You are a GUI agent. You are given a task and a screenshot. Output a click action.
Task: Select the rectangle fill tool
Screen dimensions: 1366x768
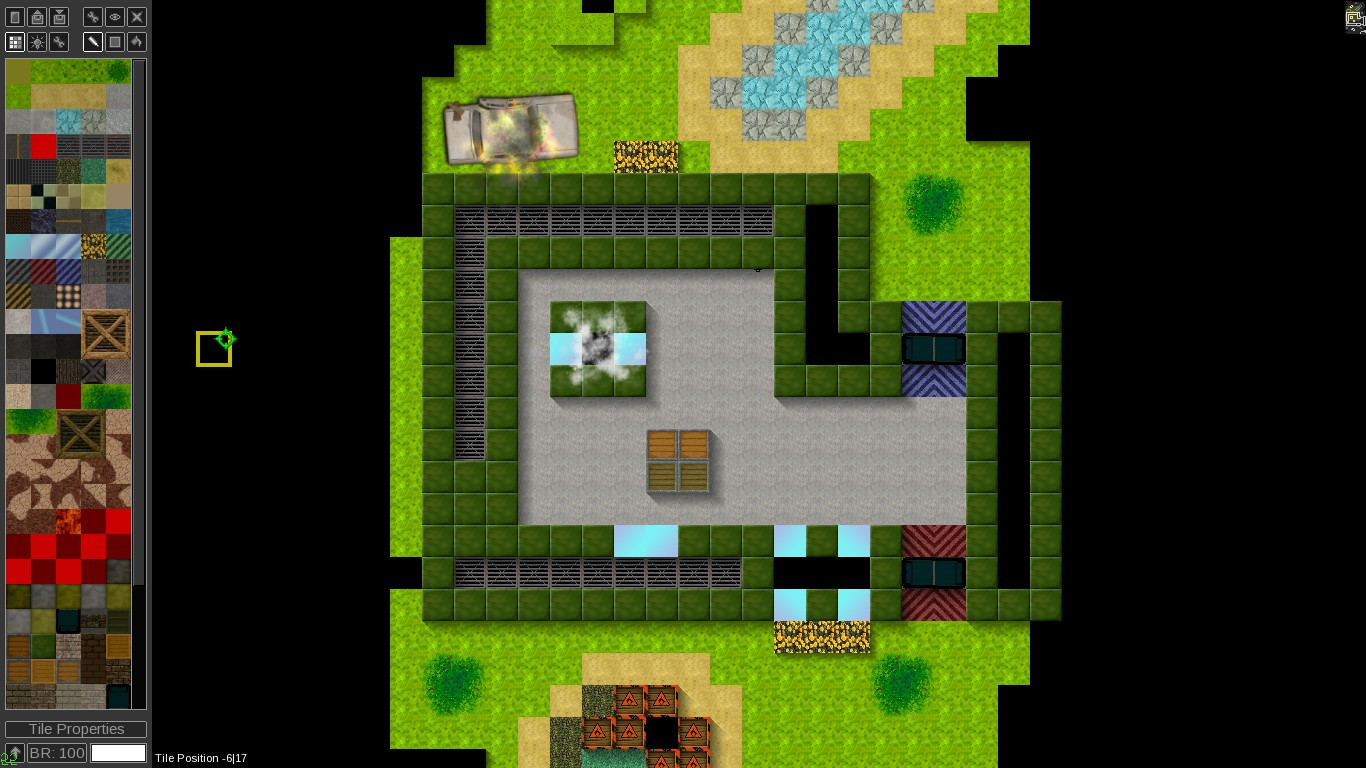113,41
